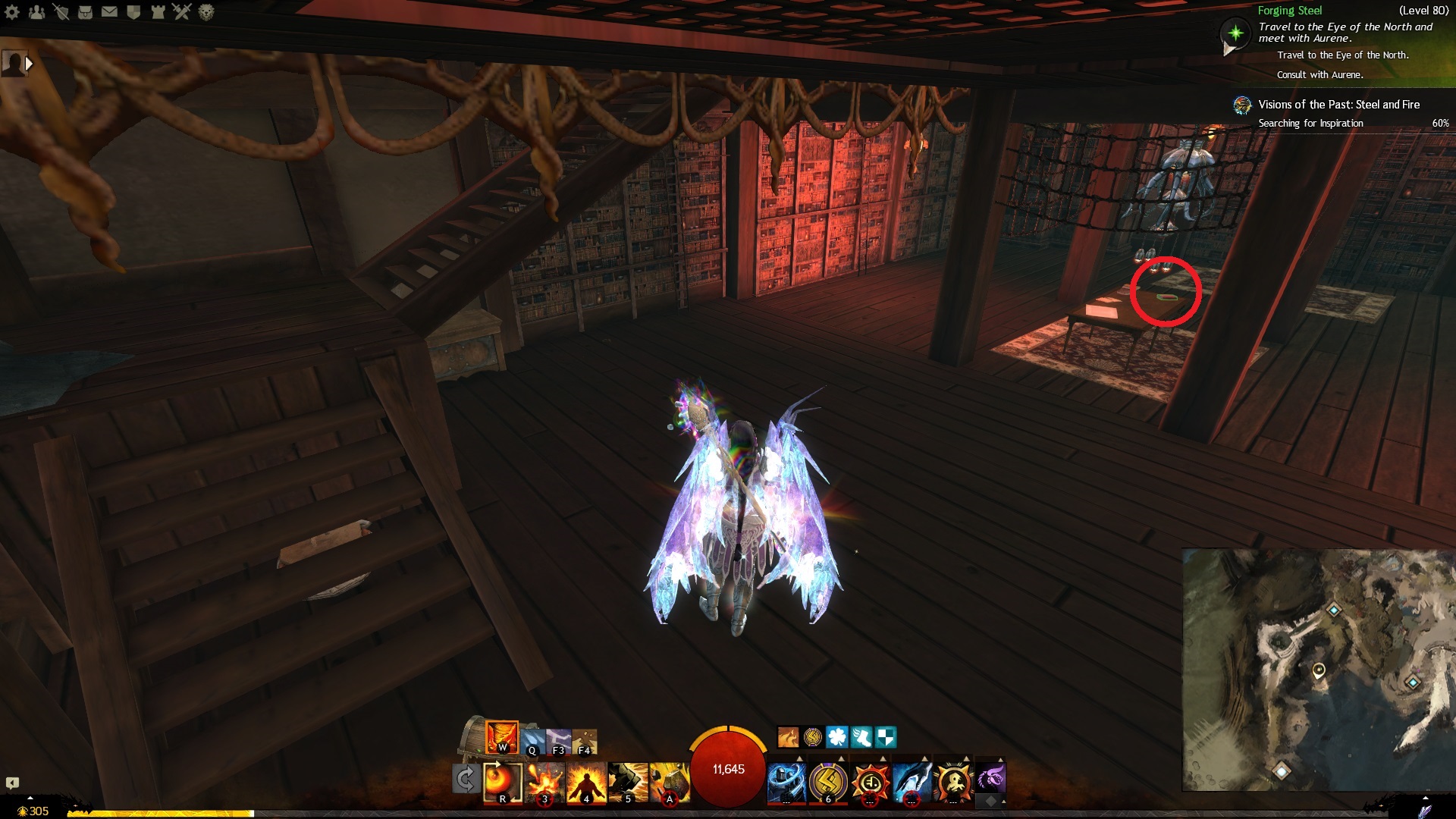Open the contacts and LFG panel

tap(36, 11)
